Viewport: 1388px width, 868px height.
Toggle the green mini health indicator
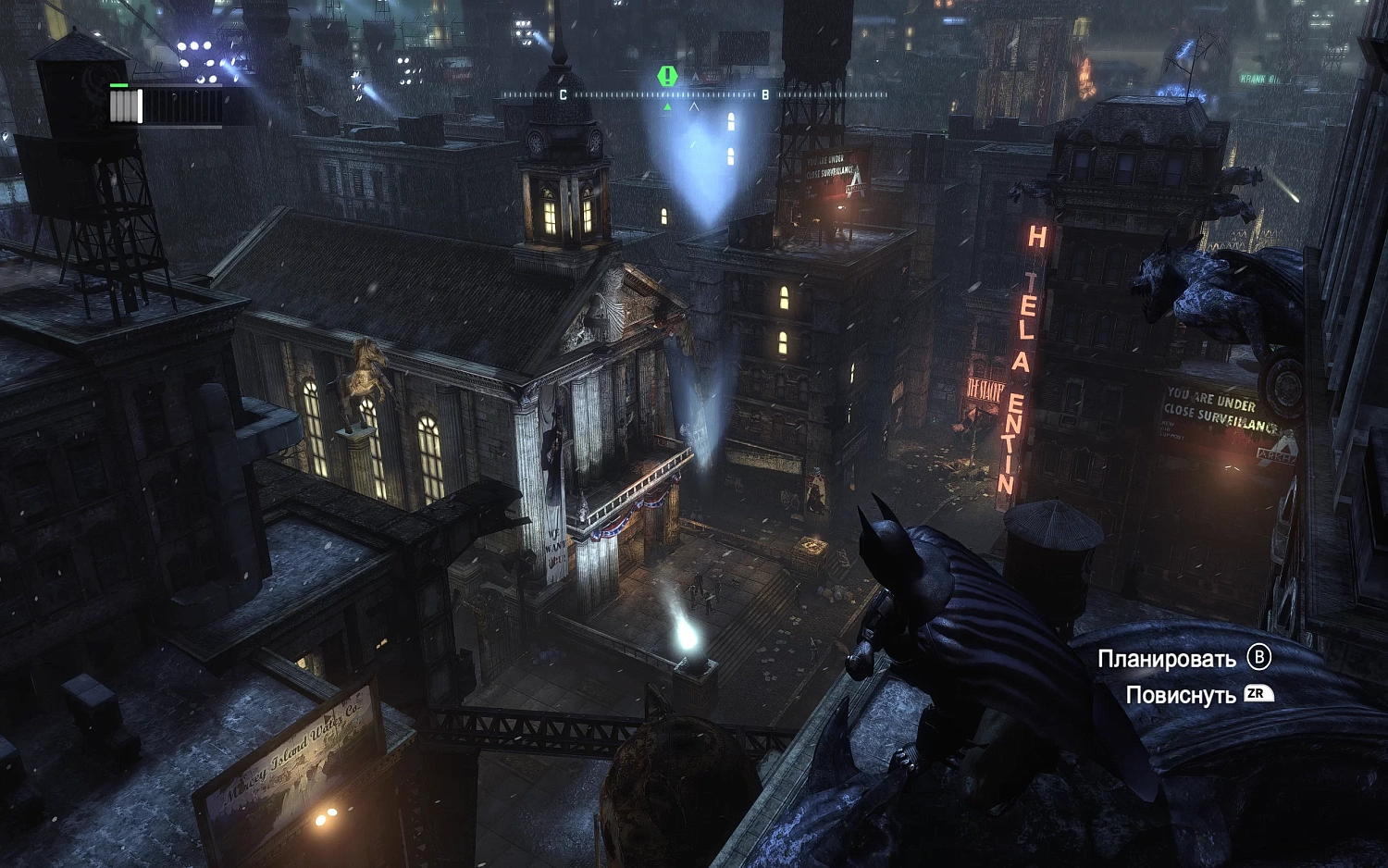click(x=119, y=85)
